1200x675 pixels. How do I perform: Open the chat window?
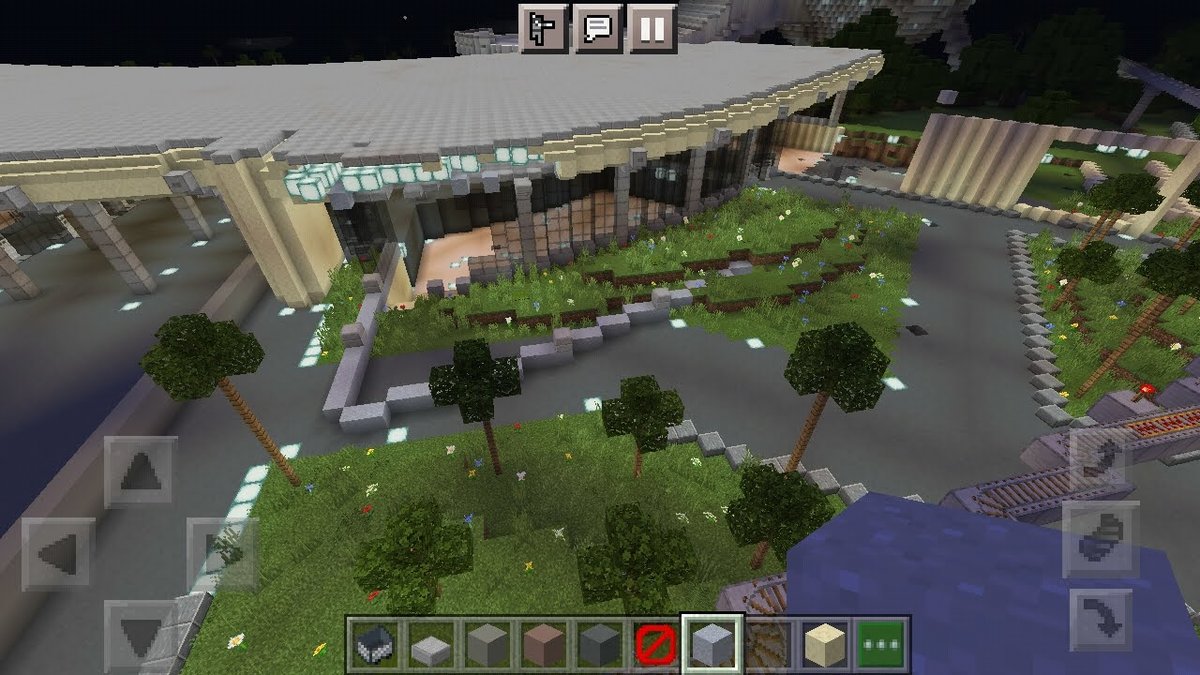[598, 28]
